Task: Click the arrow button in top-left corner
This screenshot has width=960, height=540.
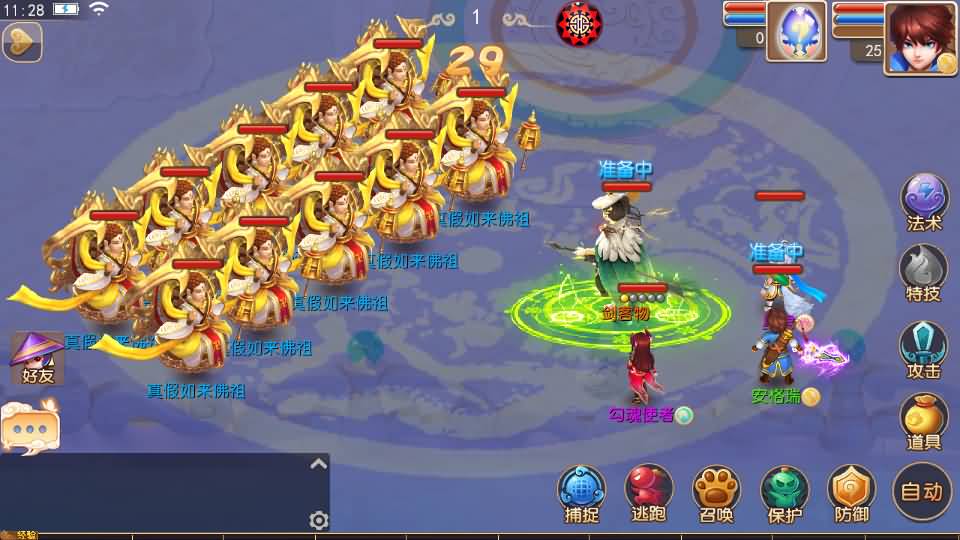Action: coord(21,42)
